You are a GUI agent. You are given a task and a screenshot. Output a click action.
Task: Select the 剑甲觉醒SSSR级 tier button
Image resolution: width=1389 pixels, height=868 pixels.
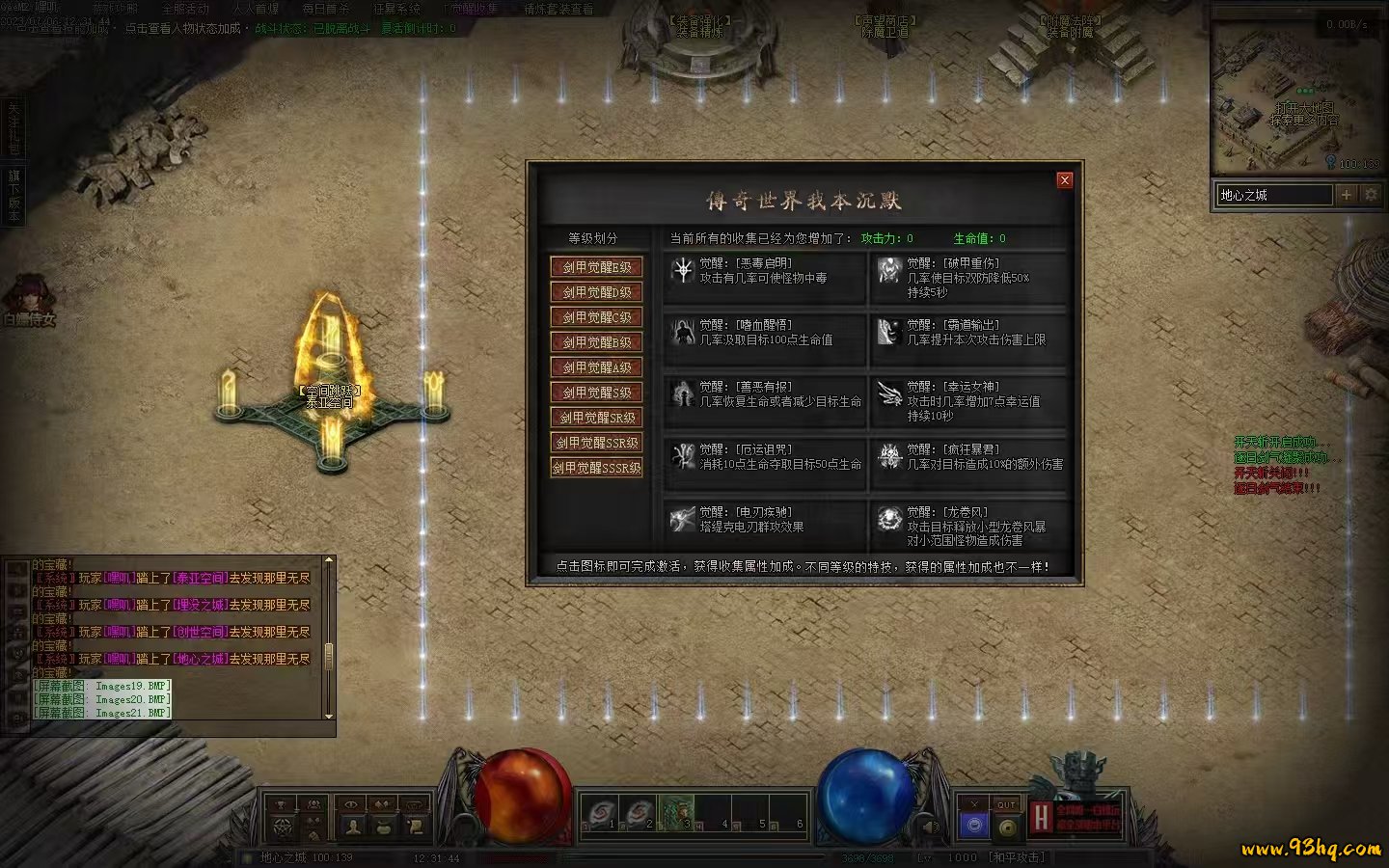tap(596, 468)
